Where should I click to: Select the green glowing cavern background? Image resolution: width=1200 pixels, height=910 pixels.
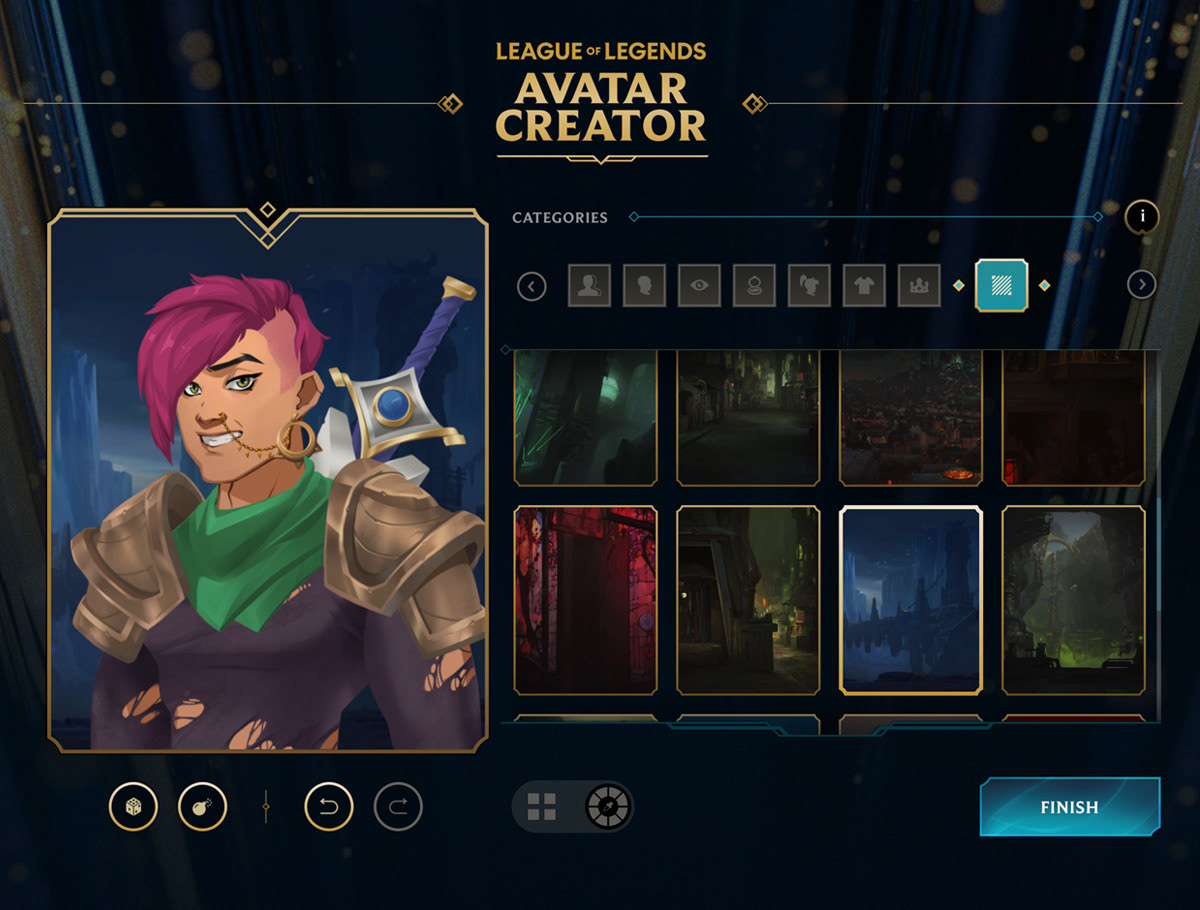[x=1074, y=600]
